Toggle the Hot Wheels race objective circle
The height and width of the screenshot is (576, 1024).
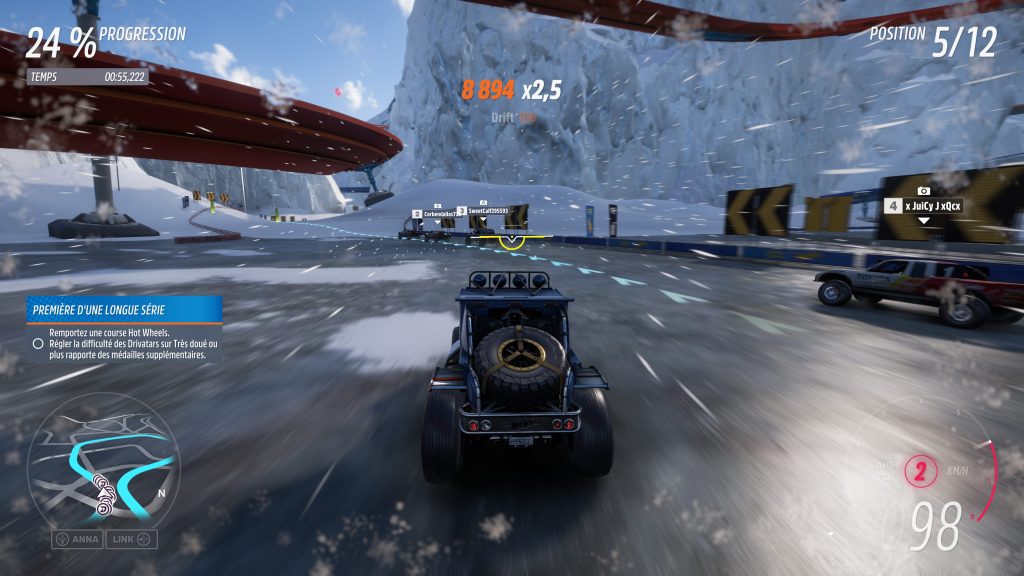coord(38,343)
